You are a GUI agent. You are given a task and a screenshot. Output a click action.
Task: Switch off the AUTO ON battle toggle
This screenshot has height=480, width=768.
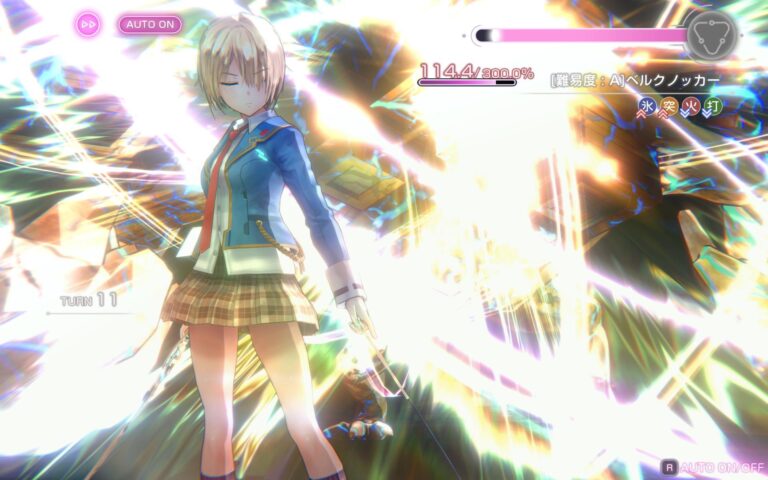pyautogui.click(x=150, y=24)
